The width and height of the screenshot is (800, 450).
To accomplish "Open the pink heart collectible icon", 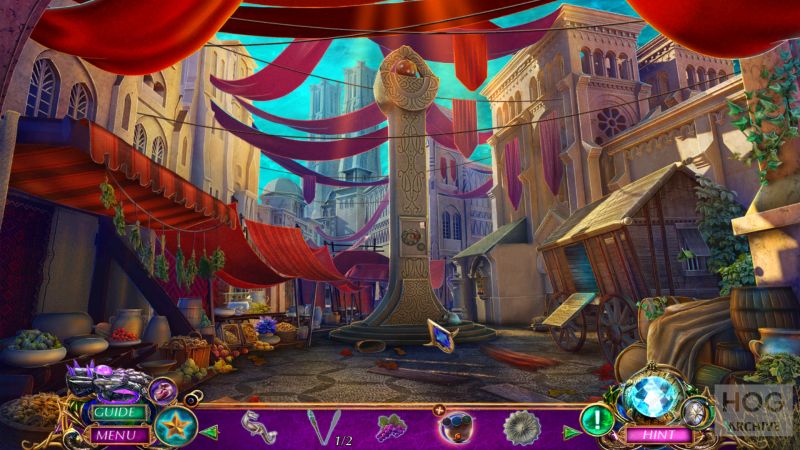I will (162, 391).
